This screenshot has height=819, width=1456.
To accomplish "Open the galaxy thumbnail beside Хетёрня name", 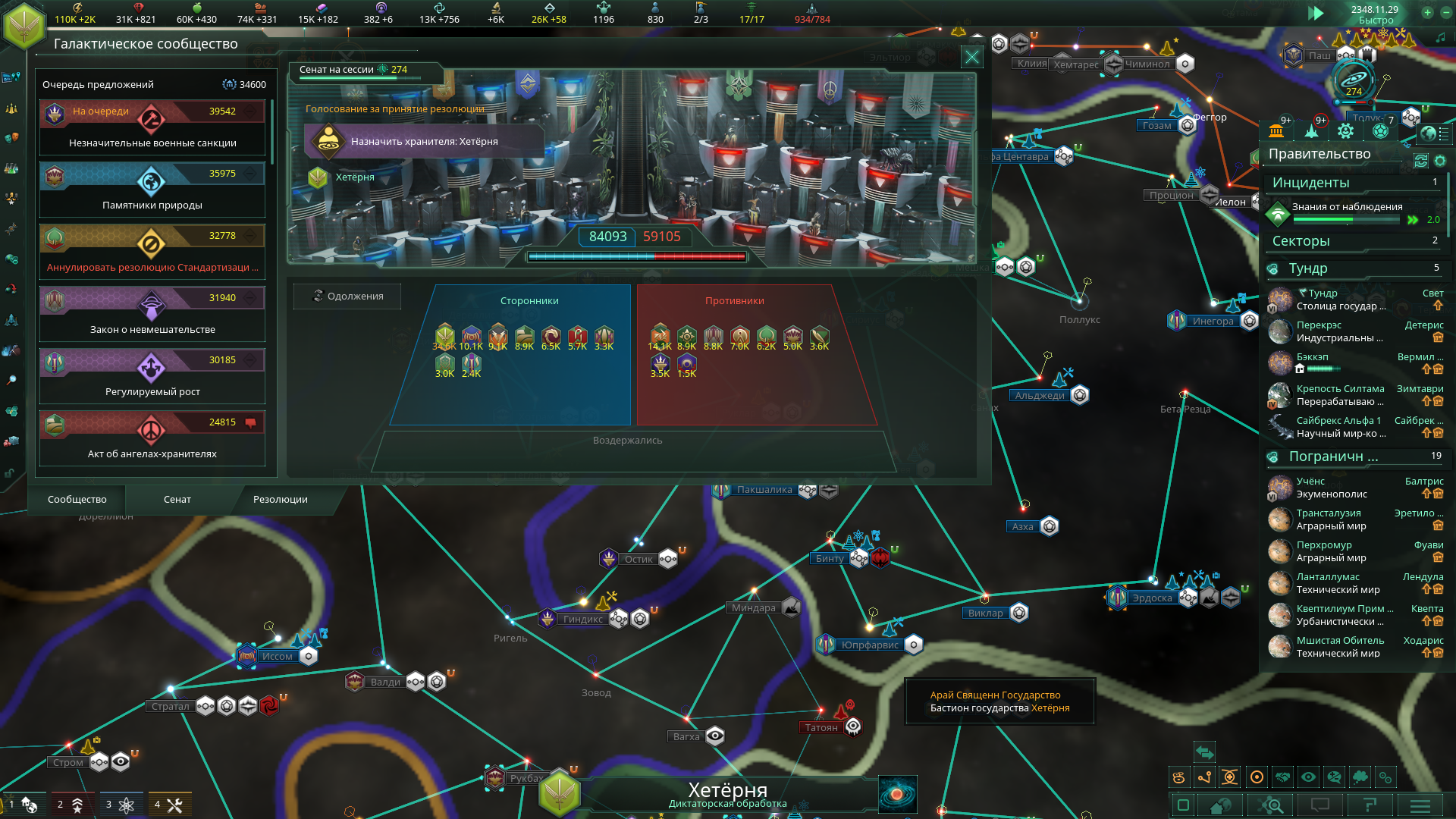I will pyautogui.click(x=897, y=794).
